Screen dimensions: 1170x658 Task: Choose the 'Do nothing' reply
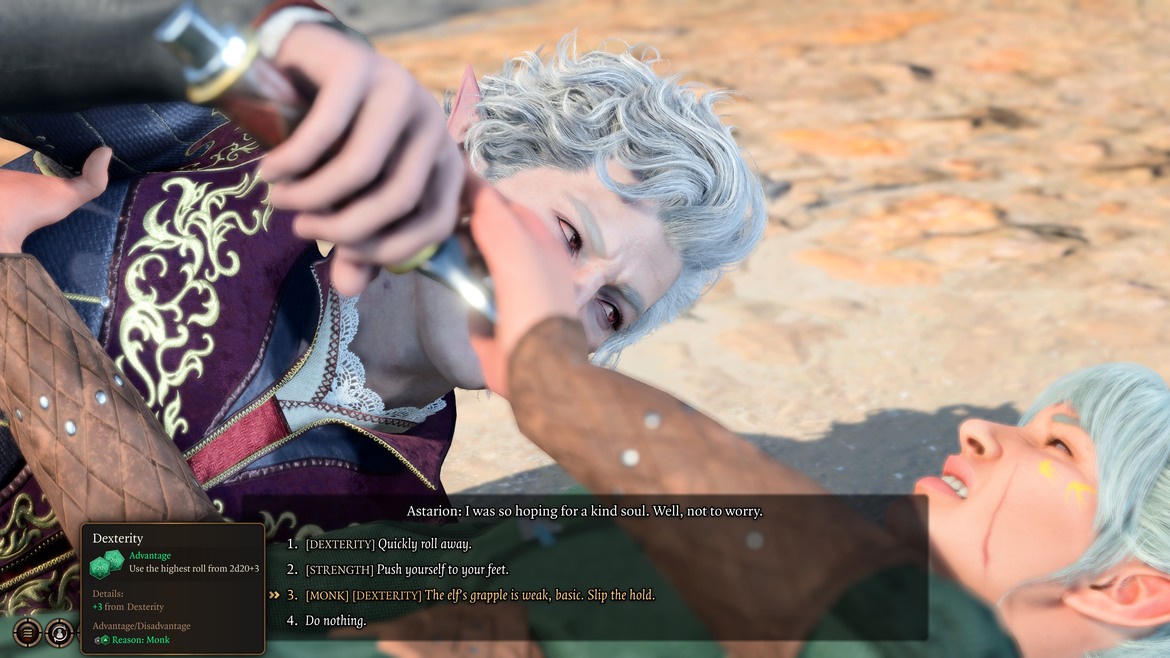[336, 621]
